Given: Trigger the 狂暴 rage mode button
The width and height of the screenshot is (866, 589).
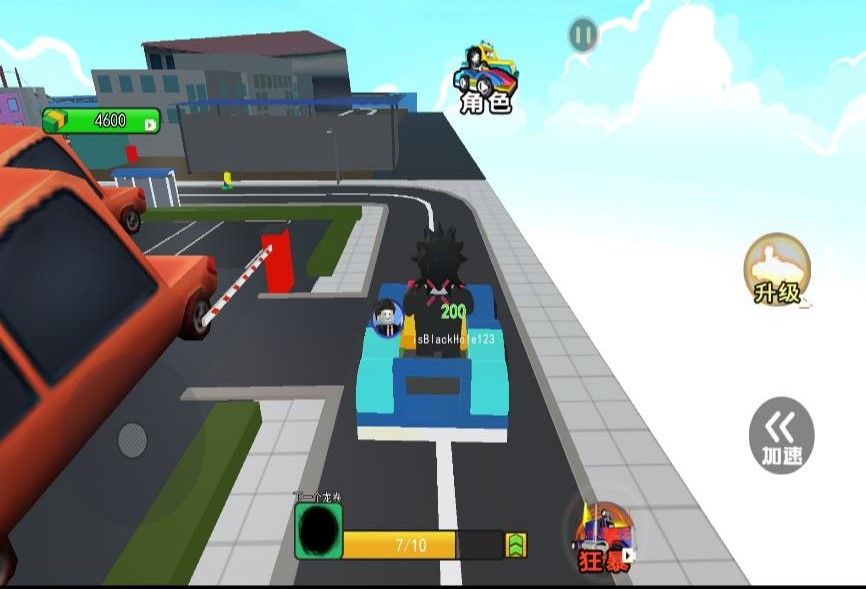Looking at the screenshot, I should [x=604, y=538].
